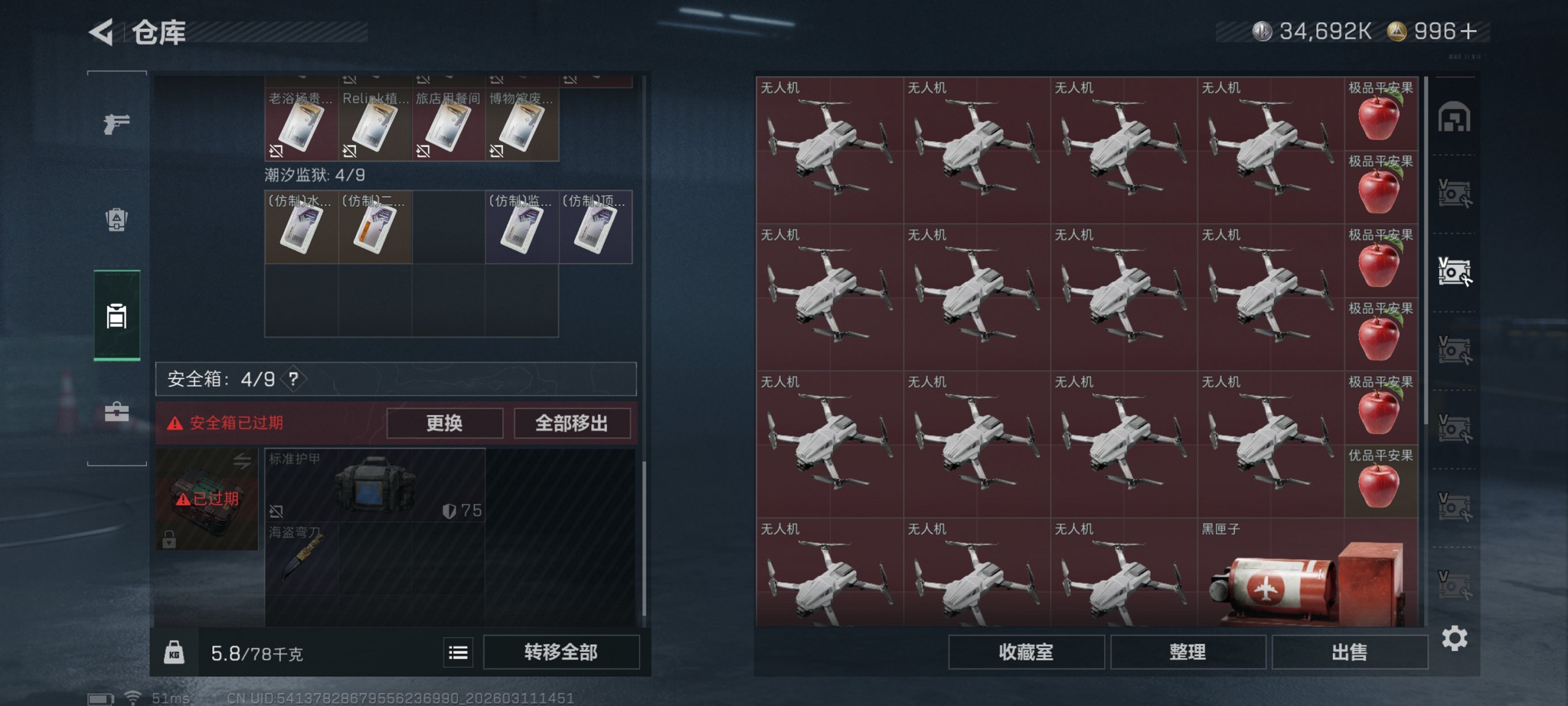Open the backpack tab in left sidebar
The image size is (1568, 706).
click(x=116, y=221)
